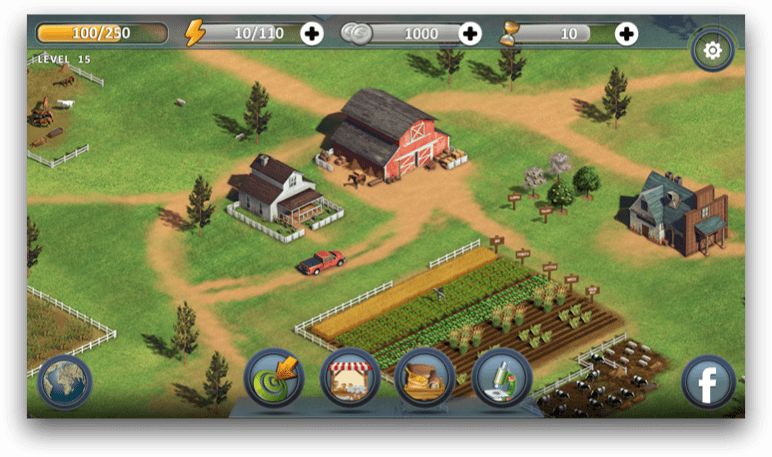Viewport: 772px width, 457px height.
Task: Add more energy with the plus button
Action: coord(312,34)
